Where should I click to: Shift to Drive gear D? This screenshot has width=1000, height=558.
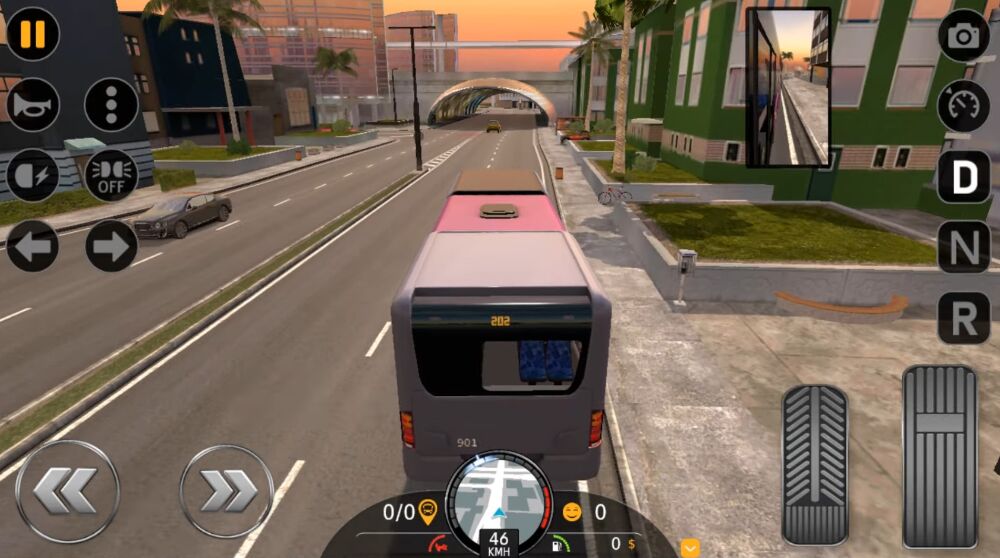963,177
